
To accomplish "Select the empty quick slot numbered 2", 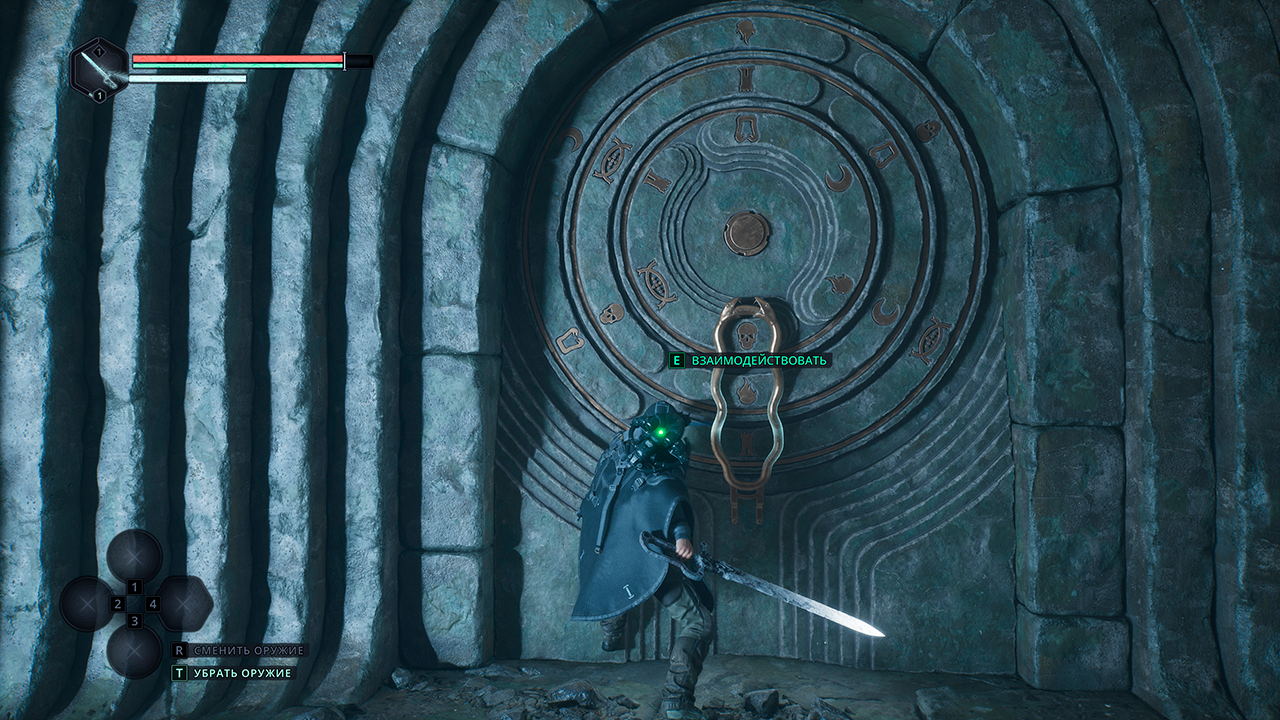I will pos(87,604).
